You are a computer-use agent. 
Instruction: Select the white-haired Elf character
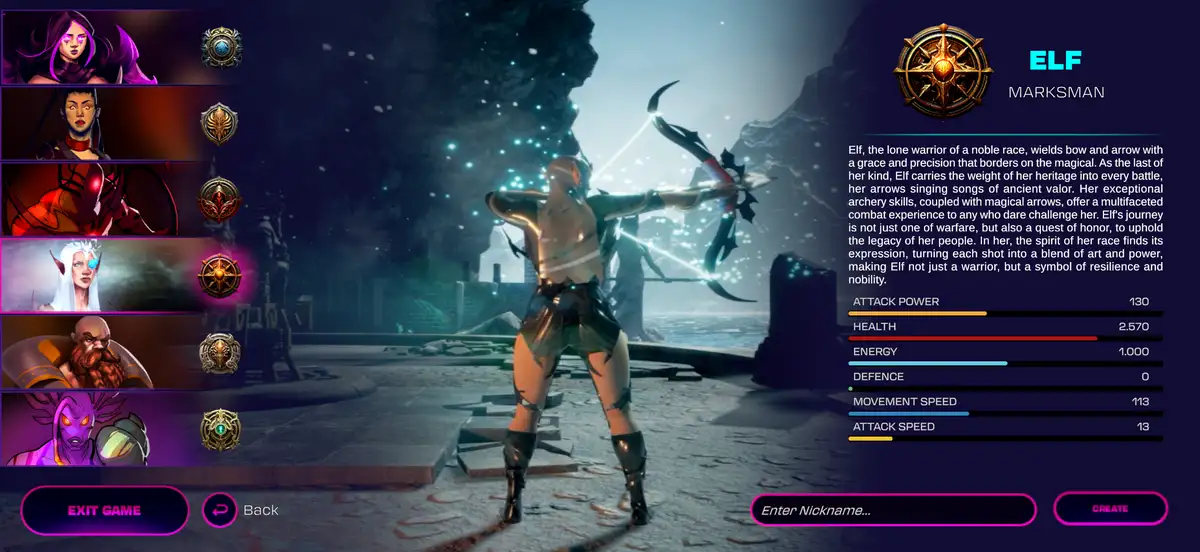coord(125,275)
